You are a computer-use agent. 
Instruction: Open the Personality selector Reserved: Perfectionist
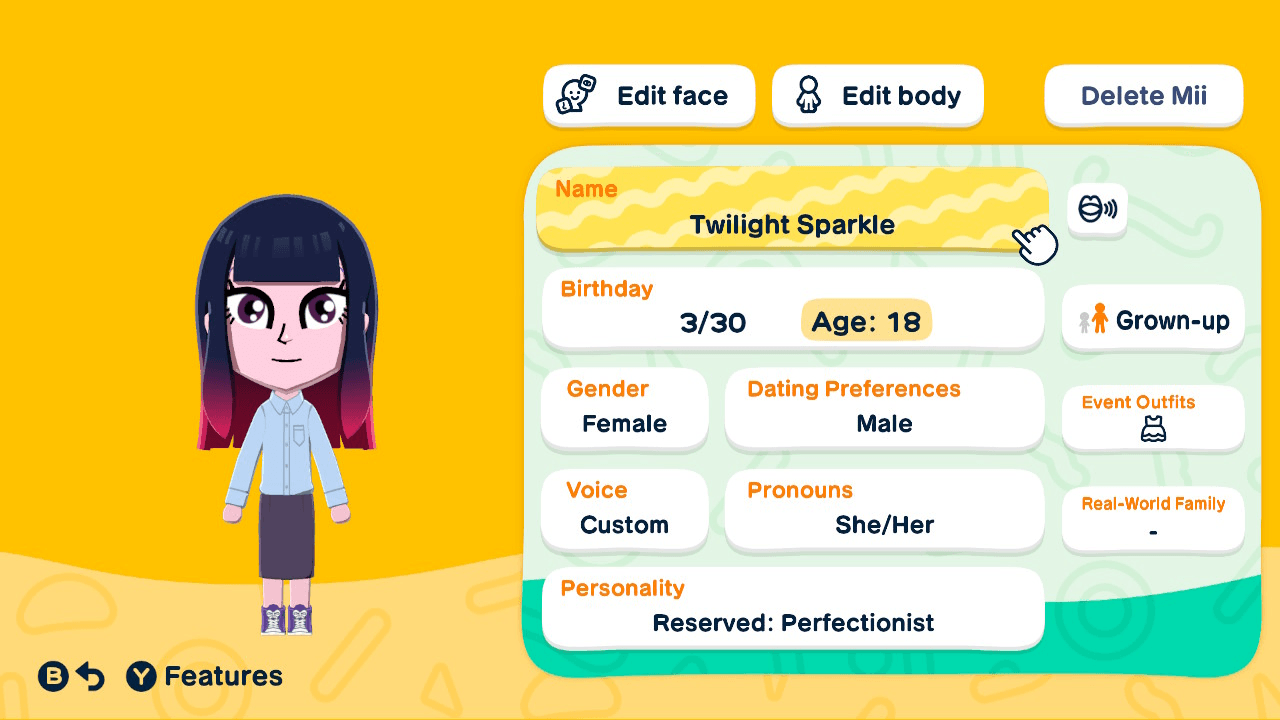[x=793, y=608]
